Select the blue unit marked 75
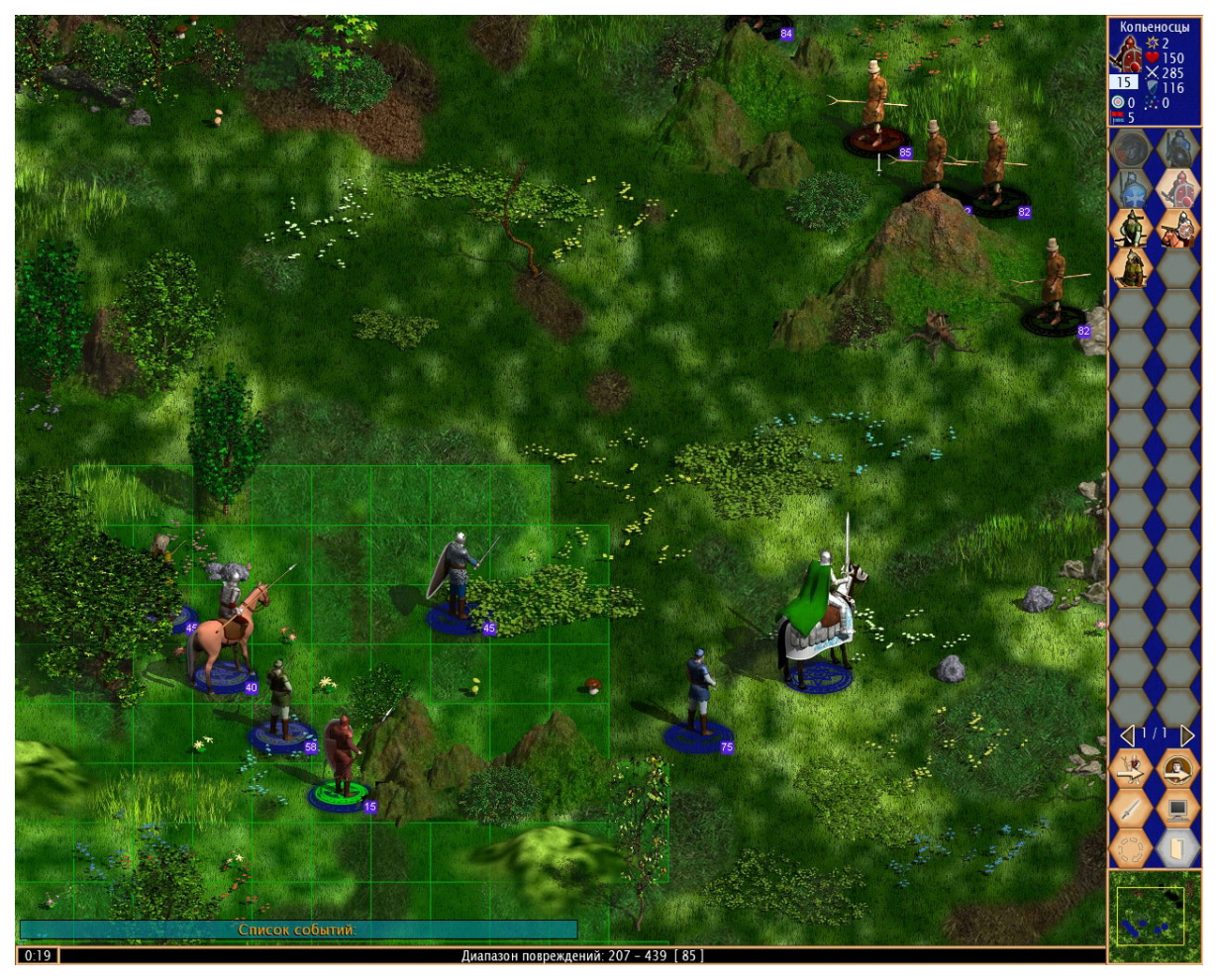1218x980 pixels. 699,698
